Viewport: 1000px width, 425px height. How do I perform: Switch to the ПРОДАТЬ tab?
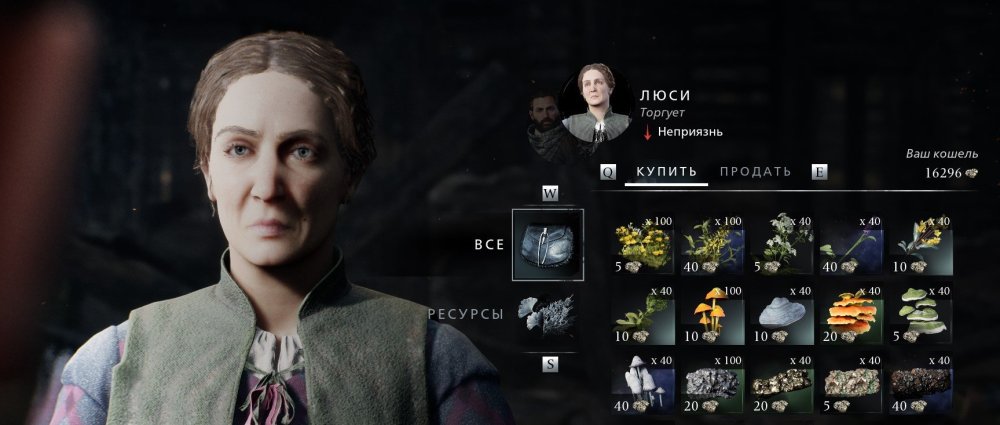(755, 172)
